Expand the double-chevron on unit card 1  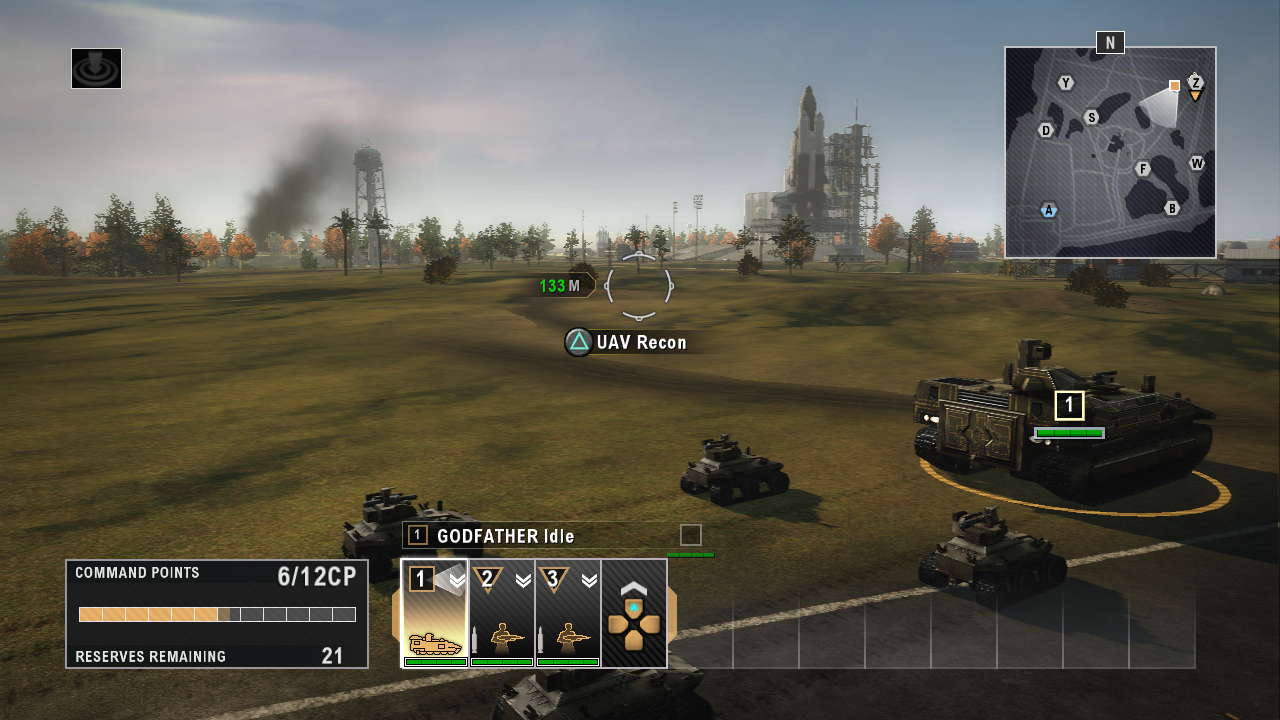point(457,581)
